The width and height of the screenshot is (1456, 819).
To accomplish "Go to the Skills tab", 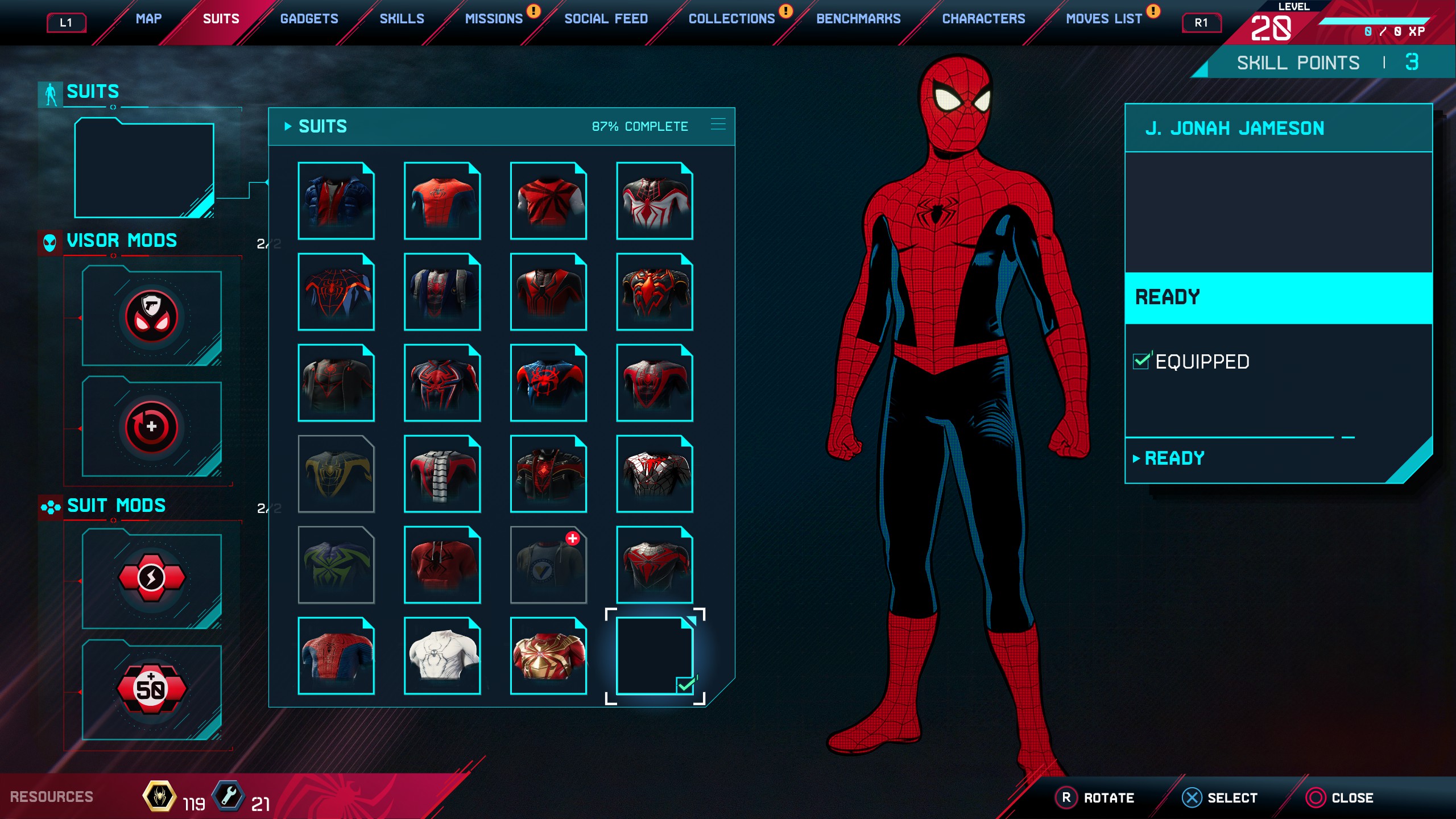I will pyautogui.click(x=402, y=19).
